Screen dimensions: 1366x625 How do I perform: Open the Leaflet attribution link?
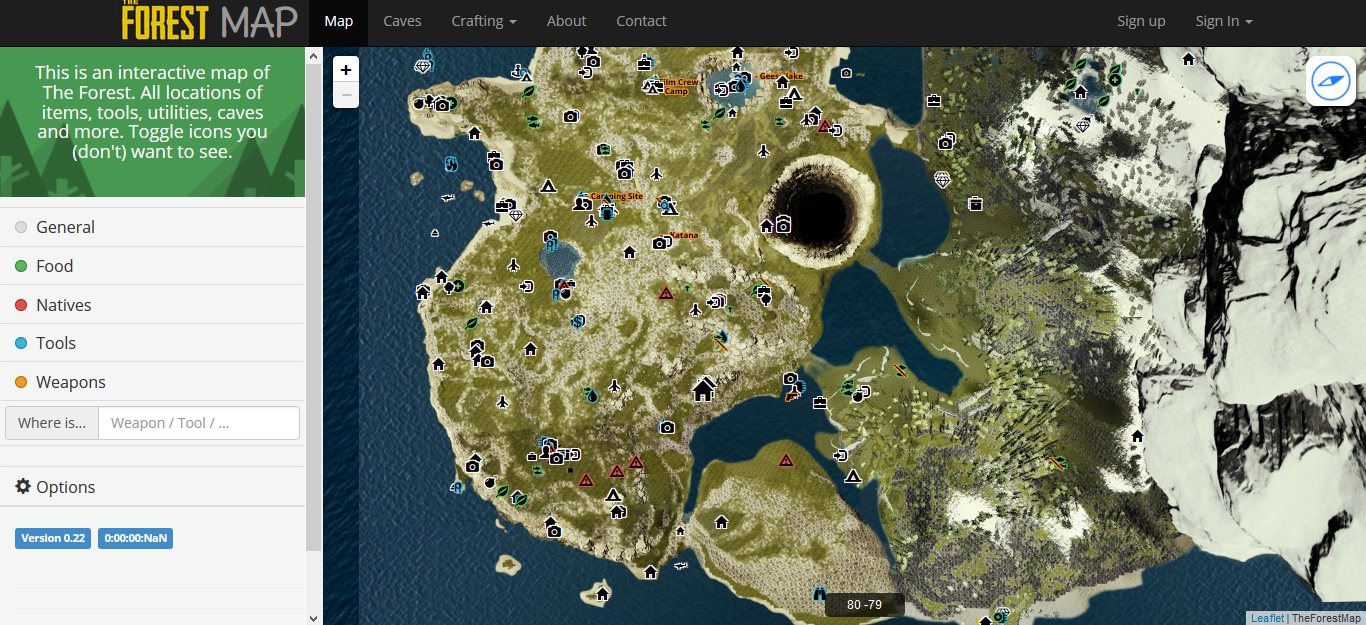(1267, 618)
